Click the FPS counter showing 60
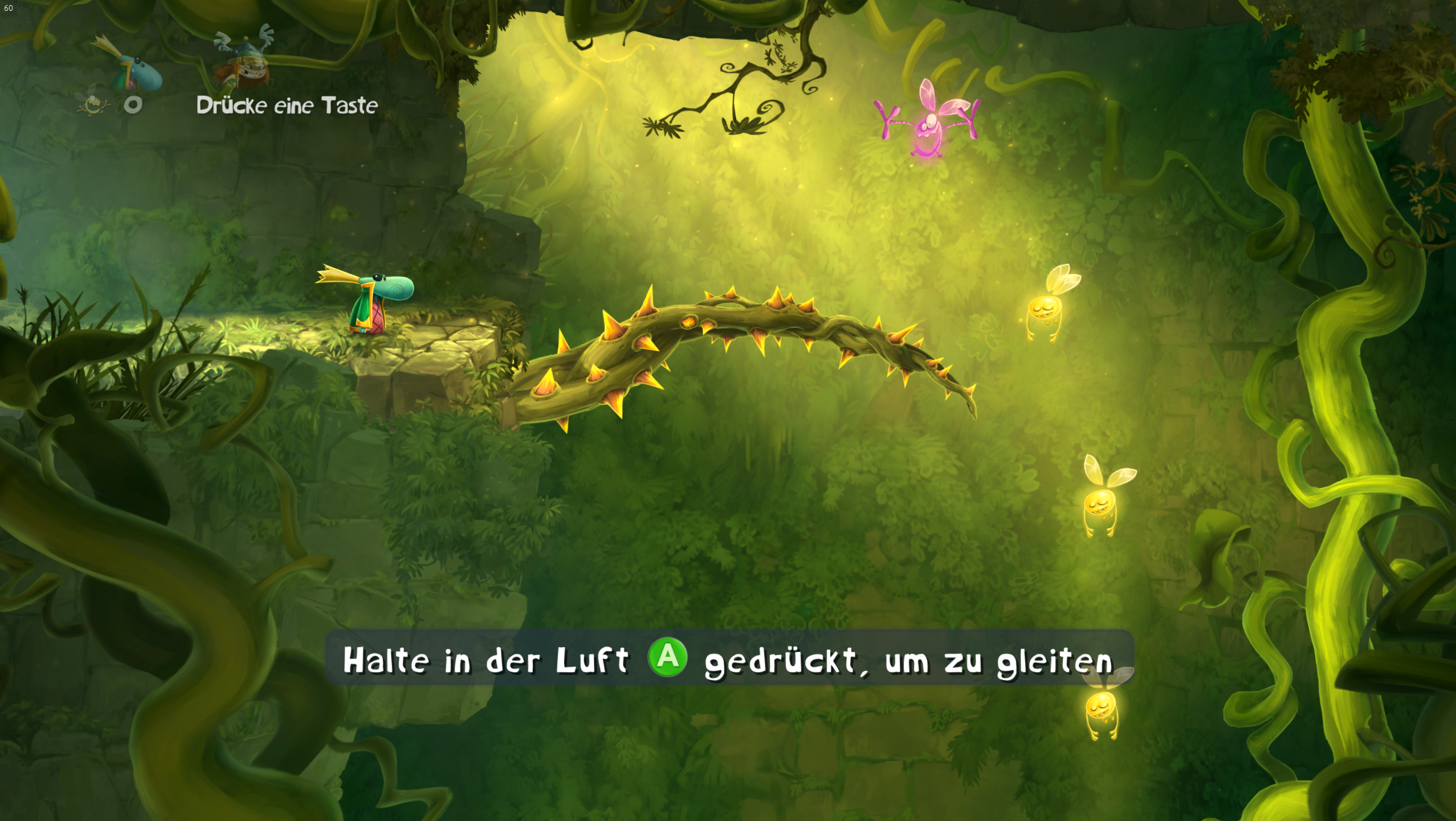1456x821 pixels. click(9, 9)
